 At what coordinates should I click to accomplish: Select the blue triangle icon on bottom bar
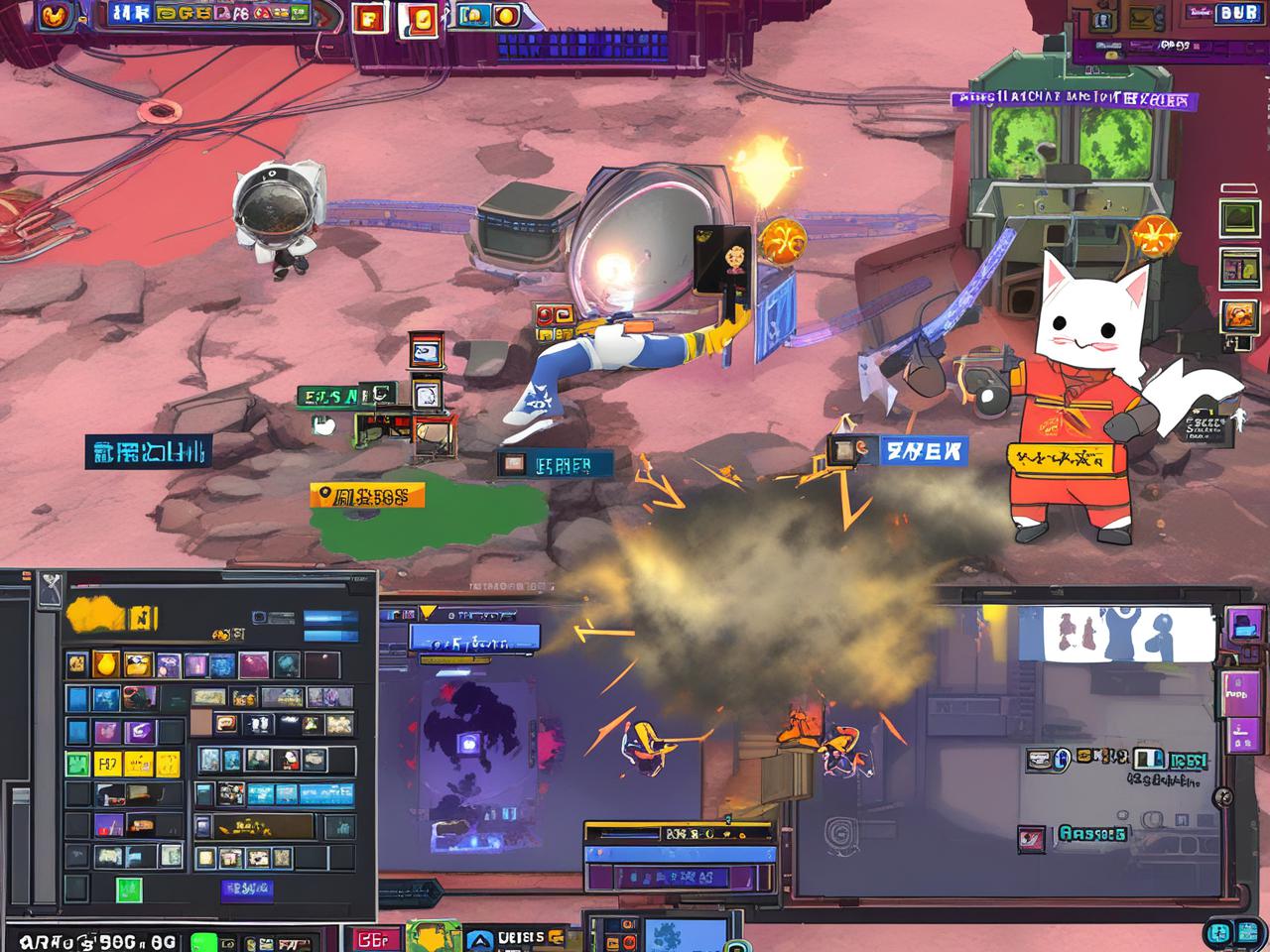(x=480, y=938)
